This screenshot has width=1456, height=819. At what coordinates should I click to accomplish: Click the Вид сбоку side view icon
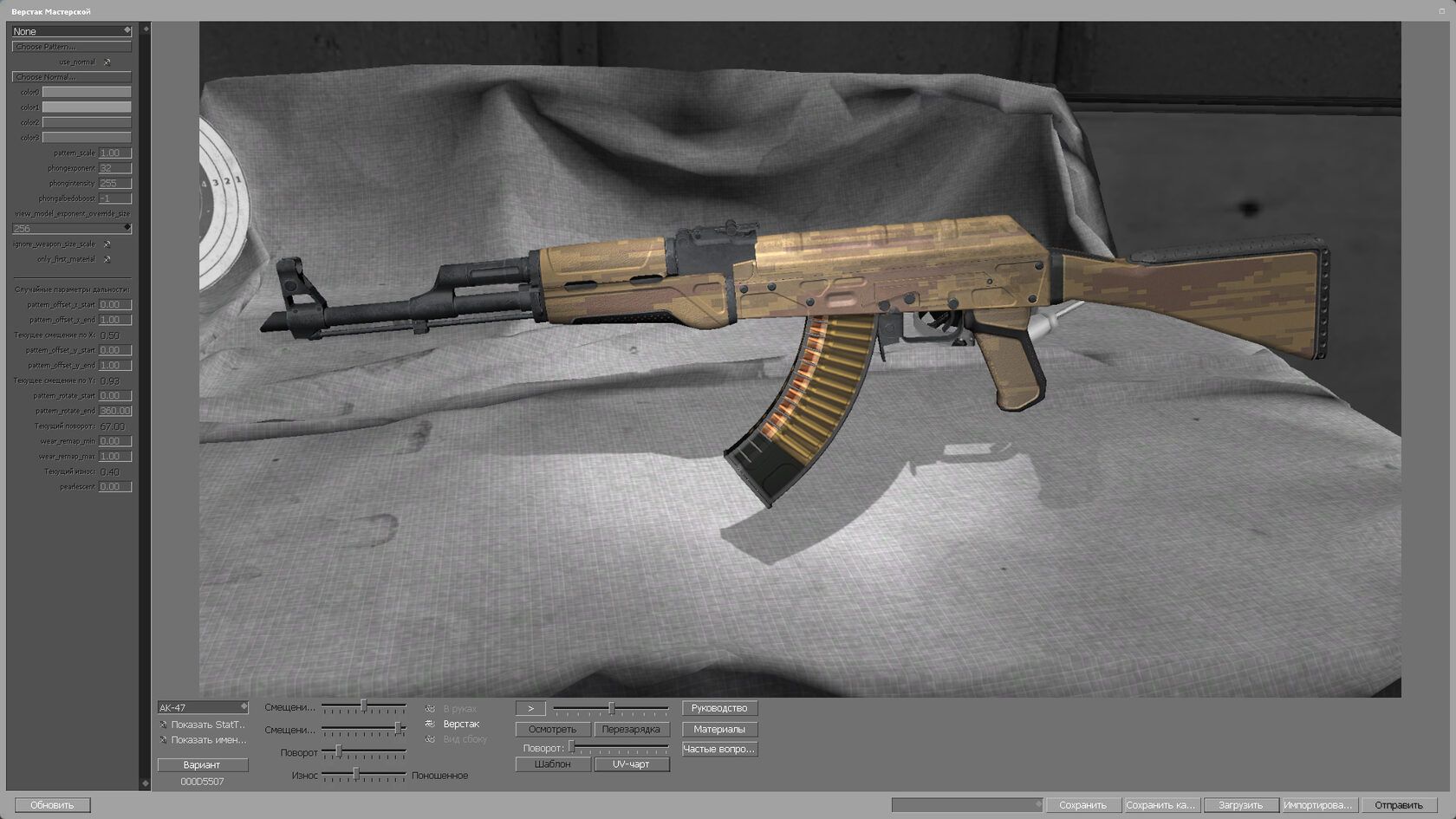coord(428,739)
